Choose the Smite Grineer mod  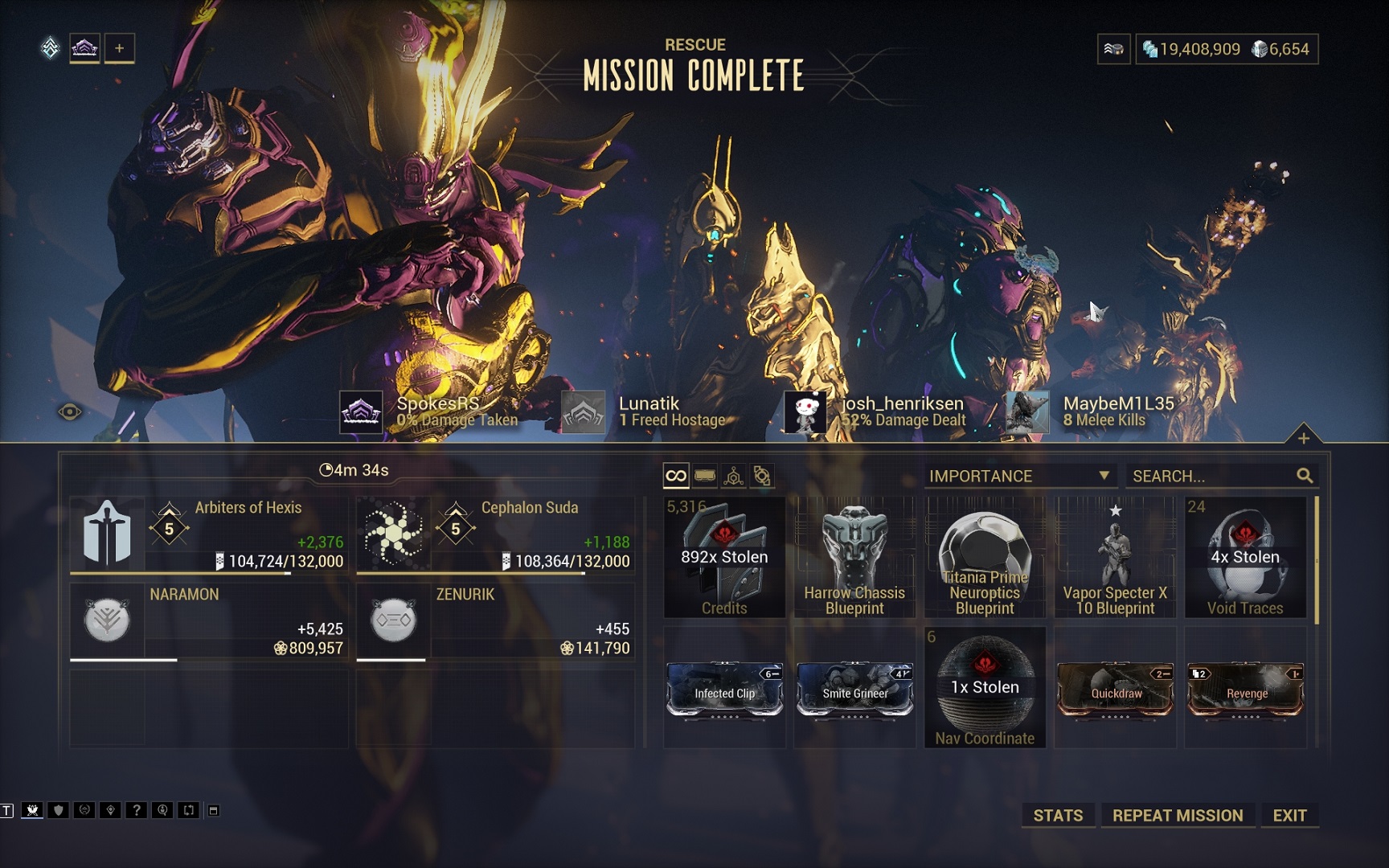pos(854,689)
